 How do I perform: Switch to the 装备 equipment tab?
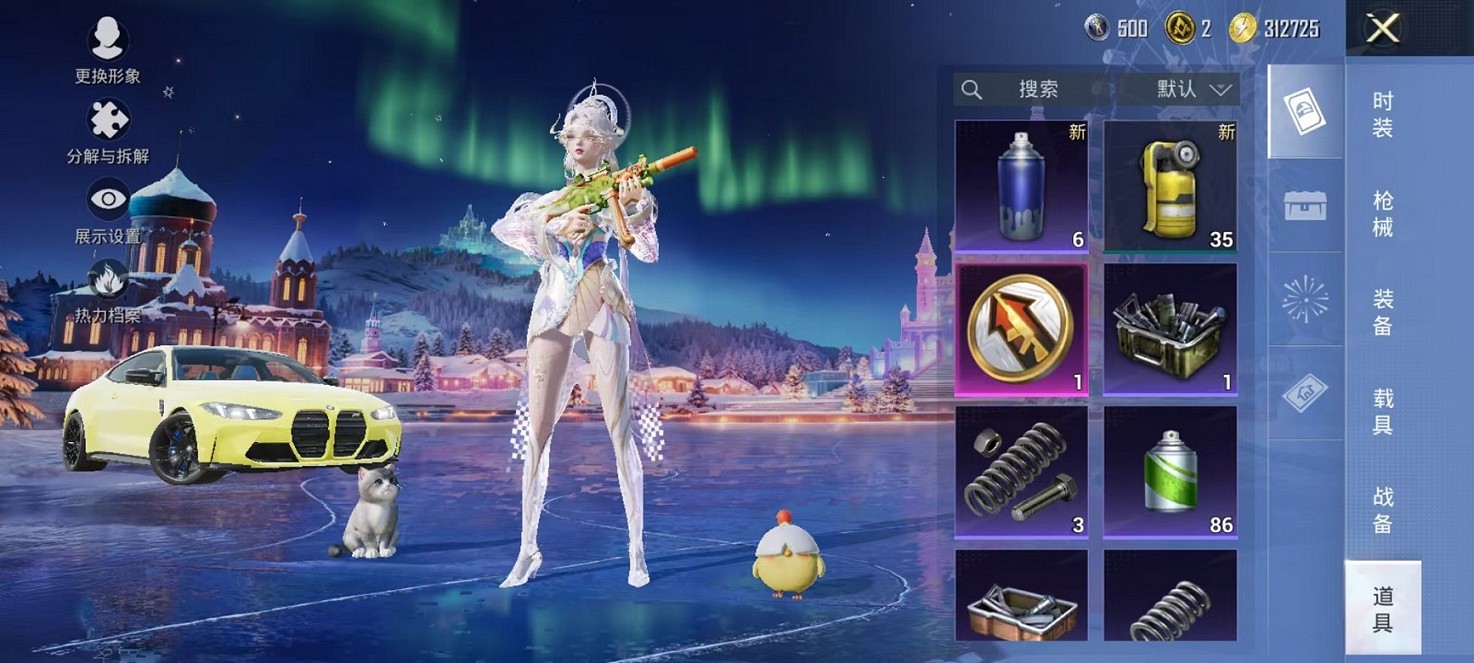(1382, 312)
